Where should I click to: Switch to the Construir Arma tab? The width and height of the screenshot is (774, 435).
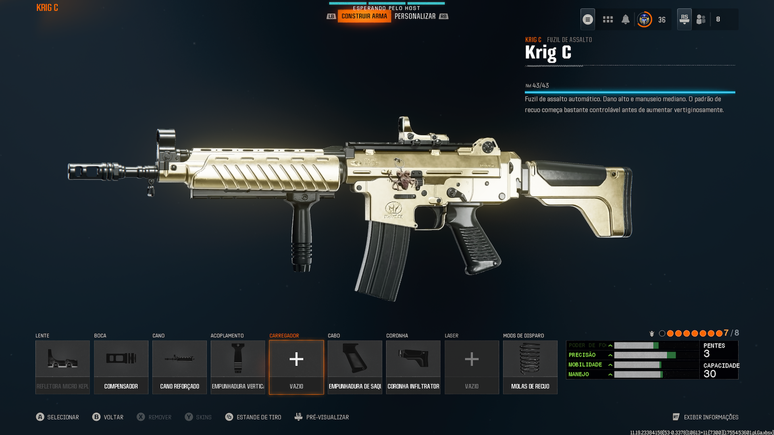click(364, 16)
